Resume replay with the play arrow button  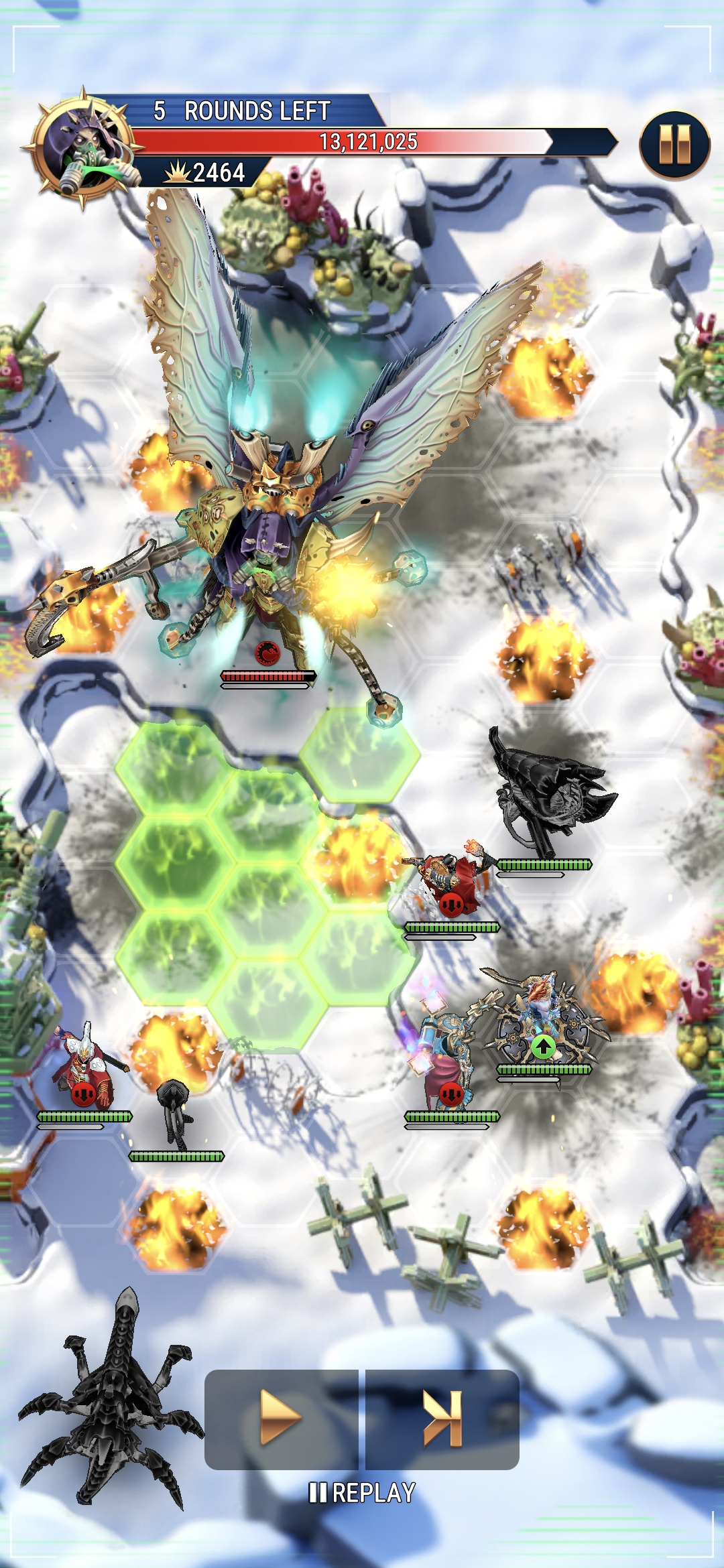pyautogui.click(x=281, y=1418)
